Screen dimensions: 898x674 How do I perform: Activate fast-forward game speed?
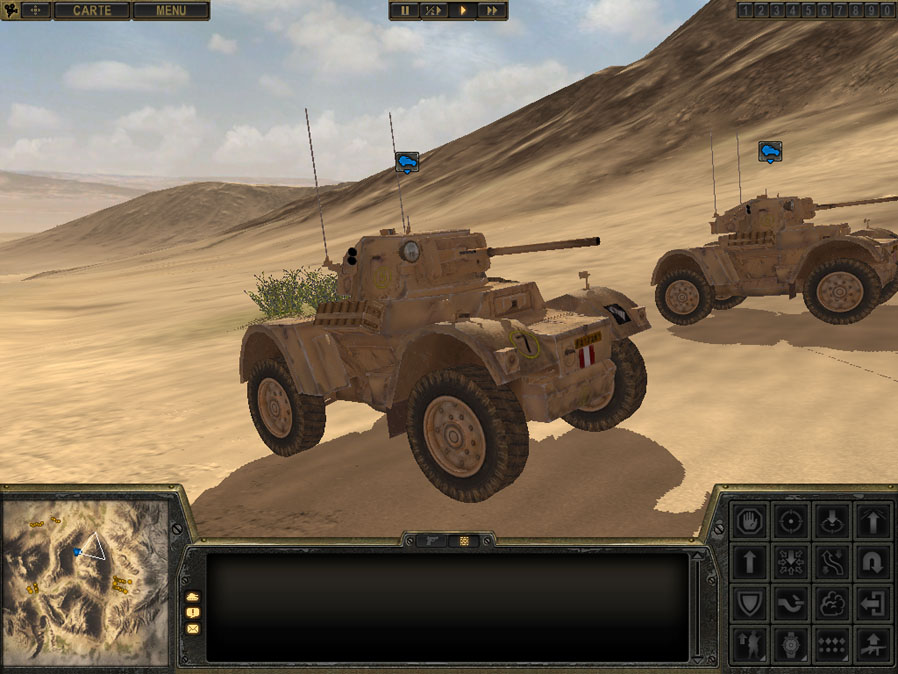[491, 11]
